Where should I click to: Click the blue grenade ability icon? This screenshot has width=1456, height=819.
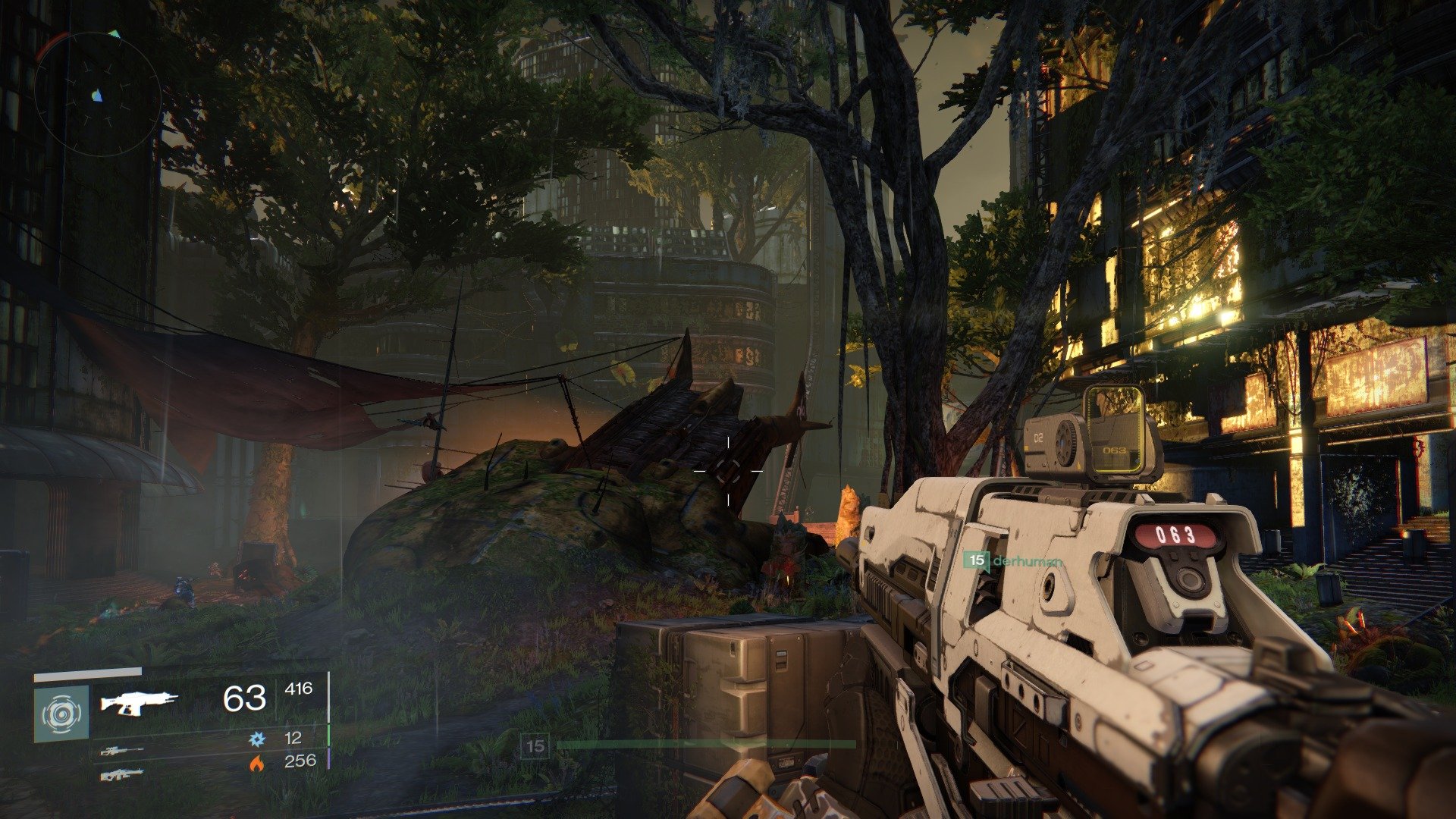click(257, 738)
